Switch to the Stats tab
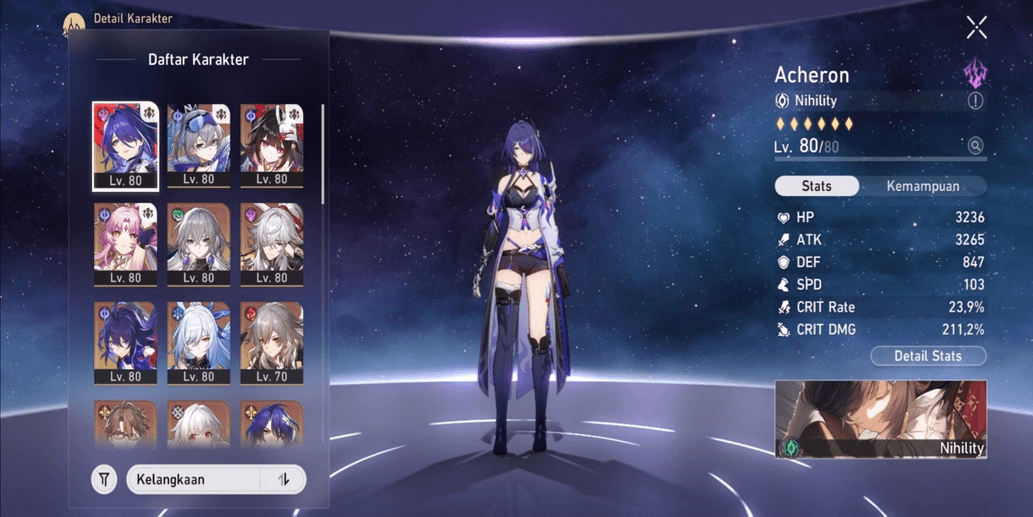Screen dimensions: 1033x517 pos(817,186)
